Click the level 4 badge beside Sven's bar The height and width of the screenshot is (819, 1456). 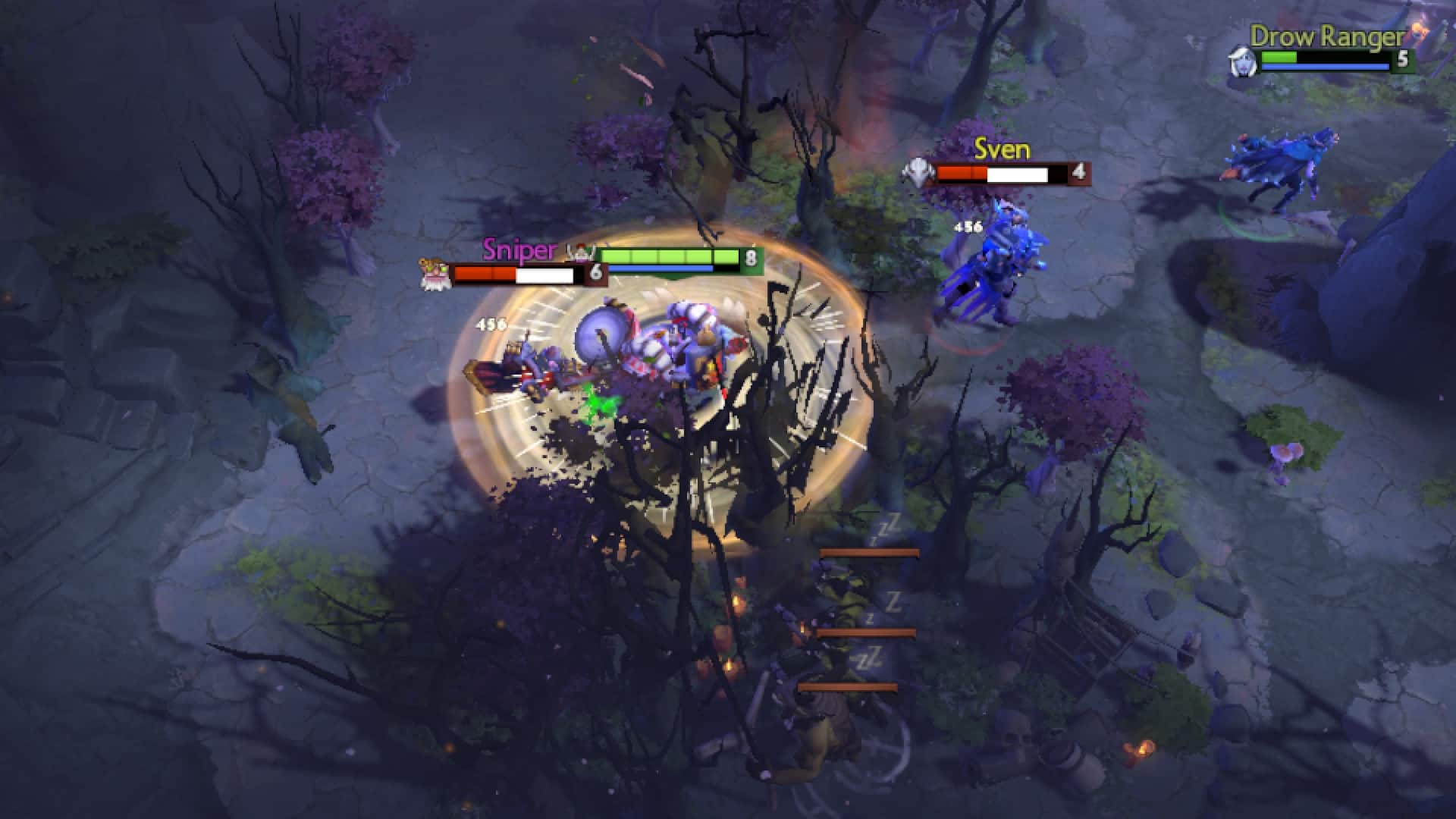(1078, 174)
